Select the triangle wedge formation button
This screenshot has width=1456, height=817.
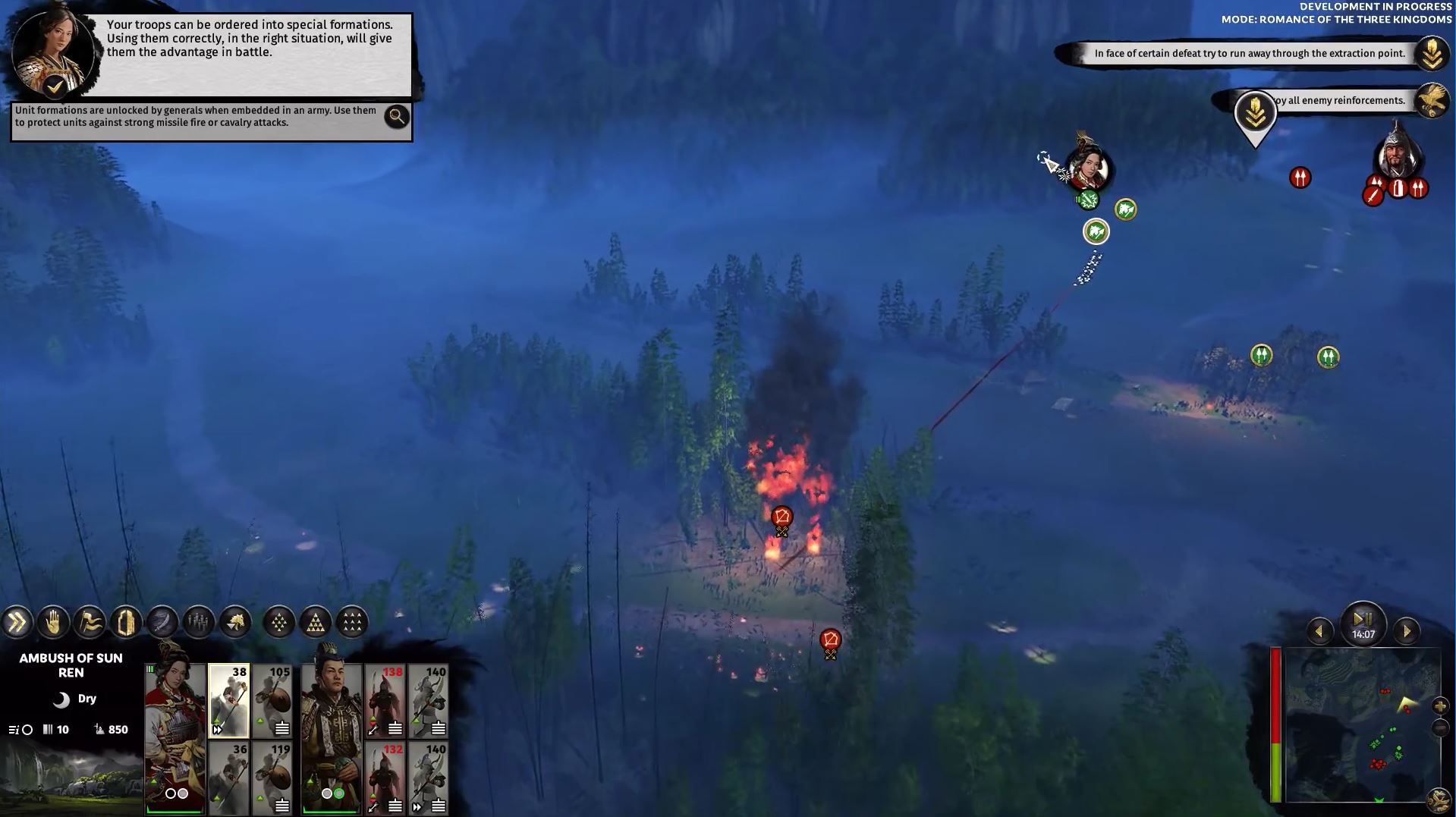316,623
